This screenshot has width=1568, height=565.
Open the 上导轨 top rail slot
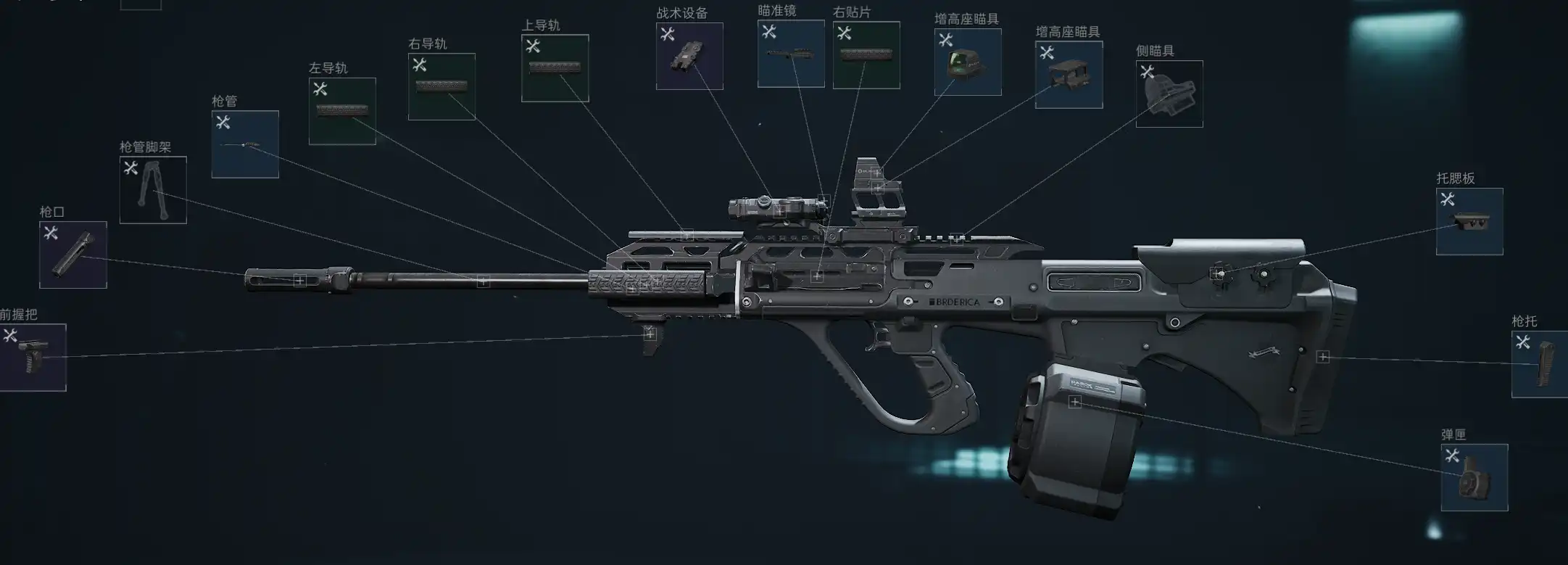(x=555, y=68)
